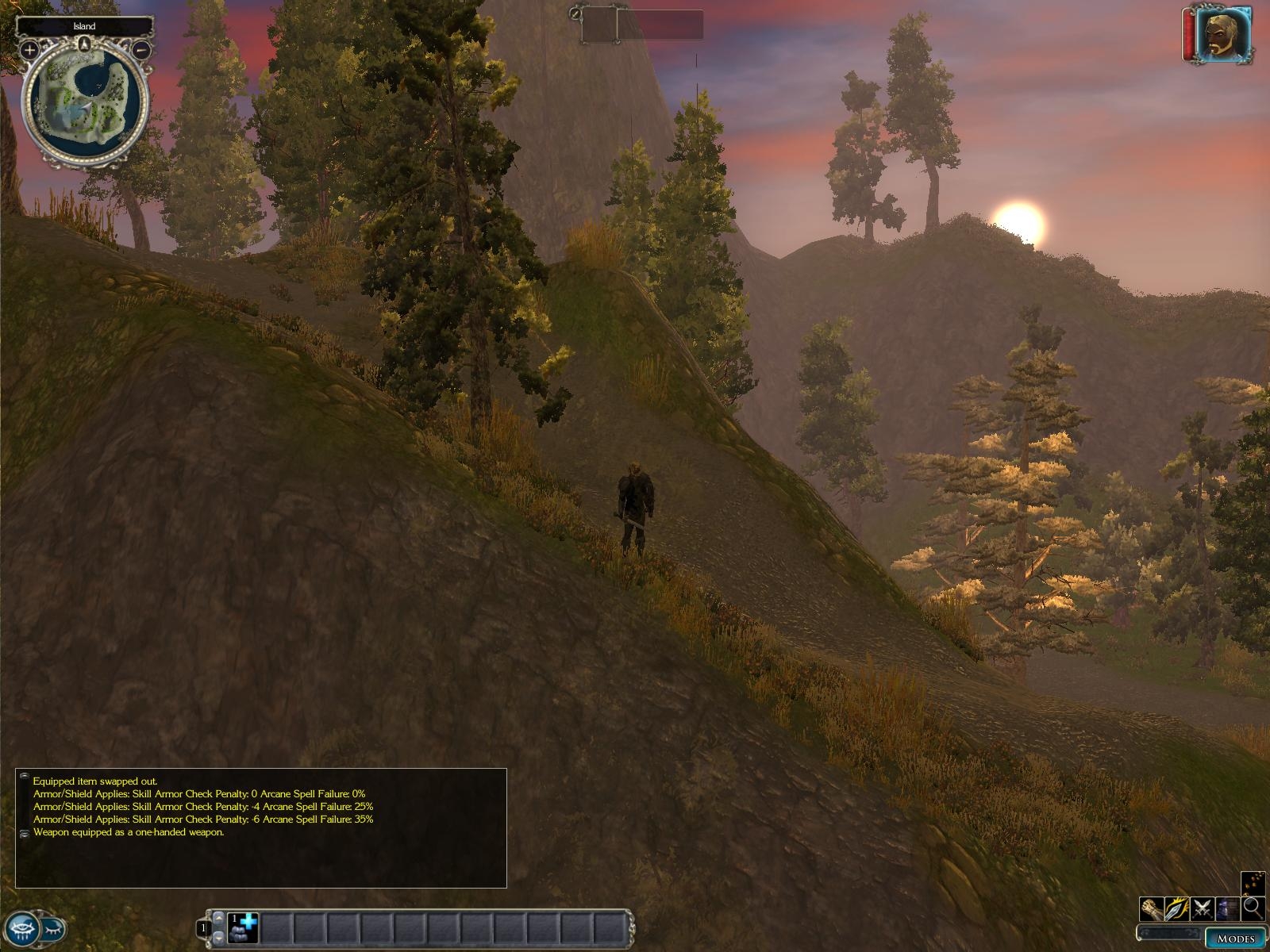Collapse the chat log with first minus icon
This screenshot has width=1270, height=952.
point(25,776)
